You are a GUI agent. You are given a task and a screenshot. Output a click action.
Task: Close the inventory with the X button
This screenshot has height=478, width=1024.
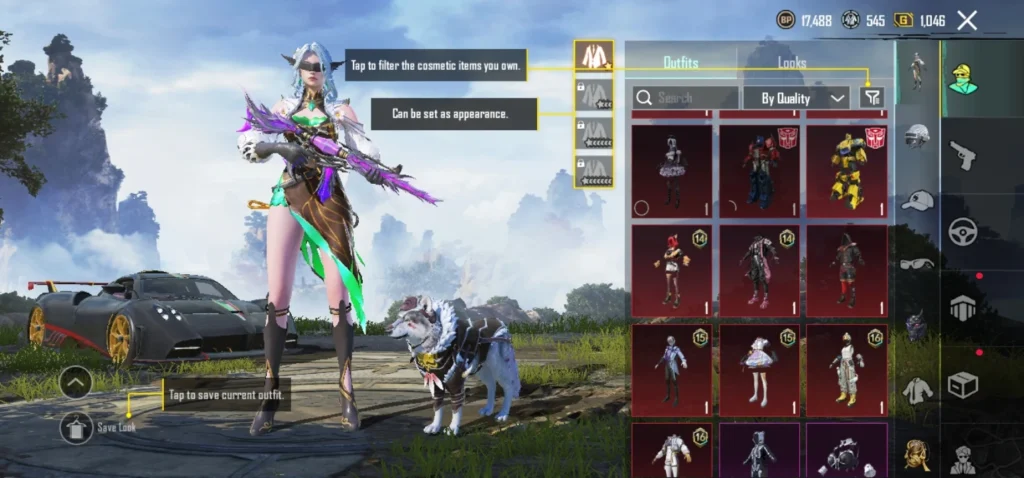pos(967,20)
